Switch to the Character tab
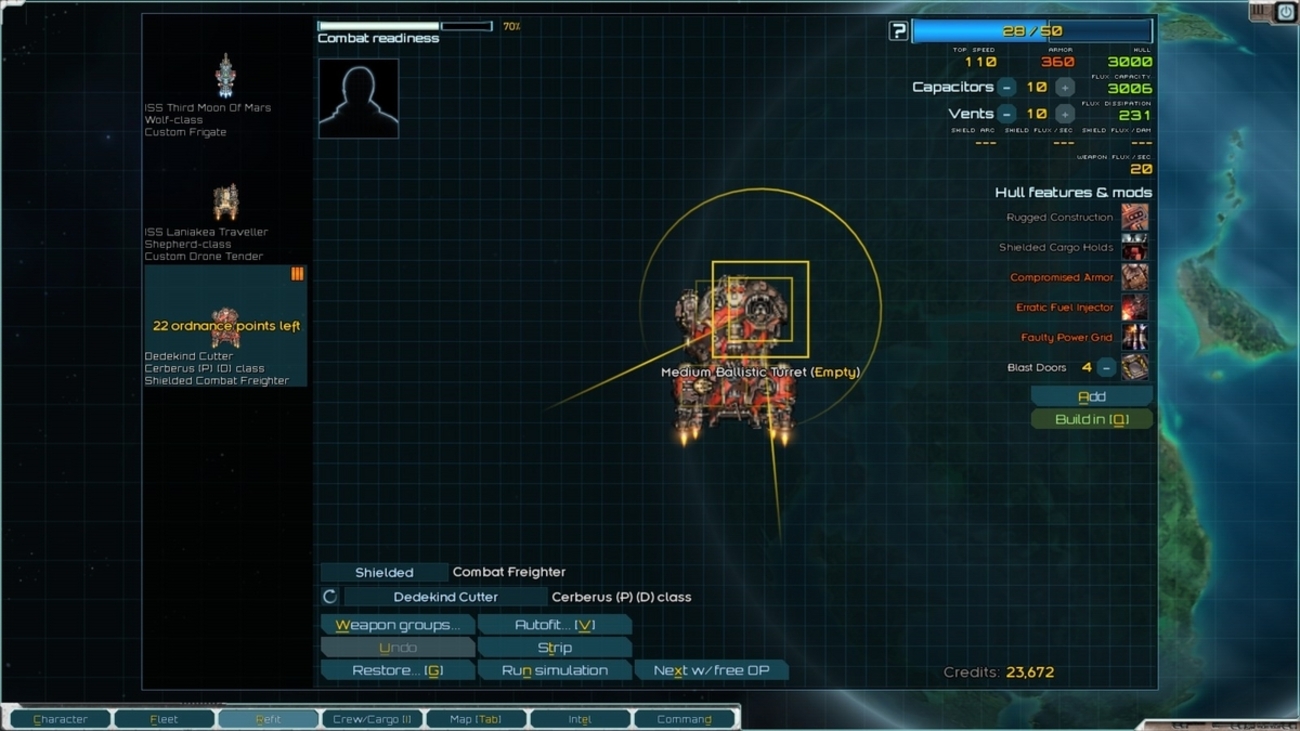The height and width of the screenshot is (731, 1300). (60, 719)
